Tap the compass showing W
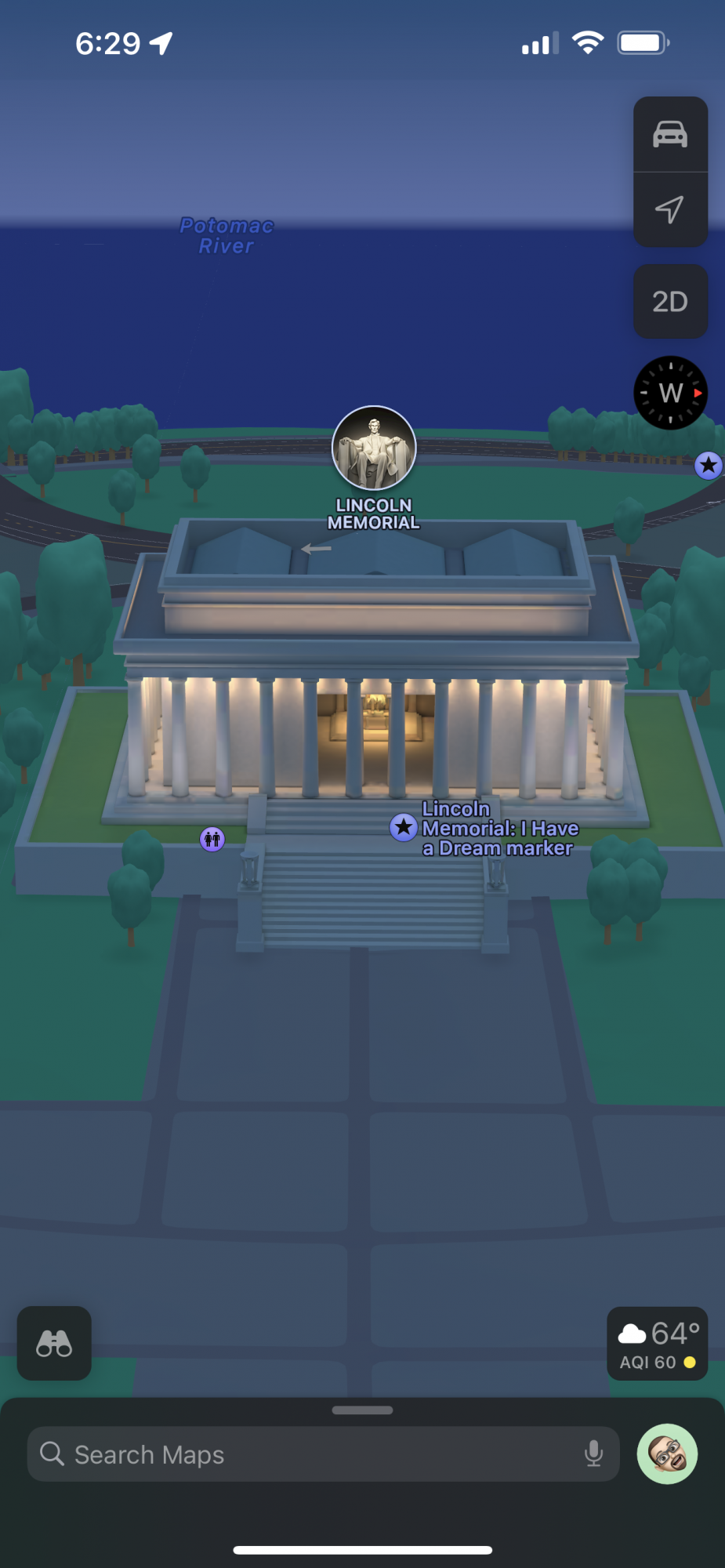The width and height of the screenshot is (725, 1568). coord(670,393)
